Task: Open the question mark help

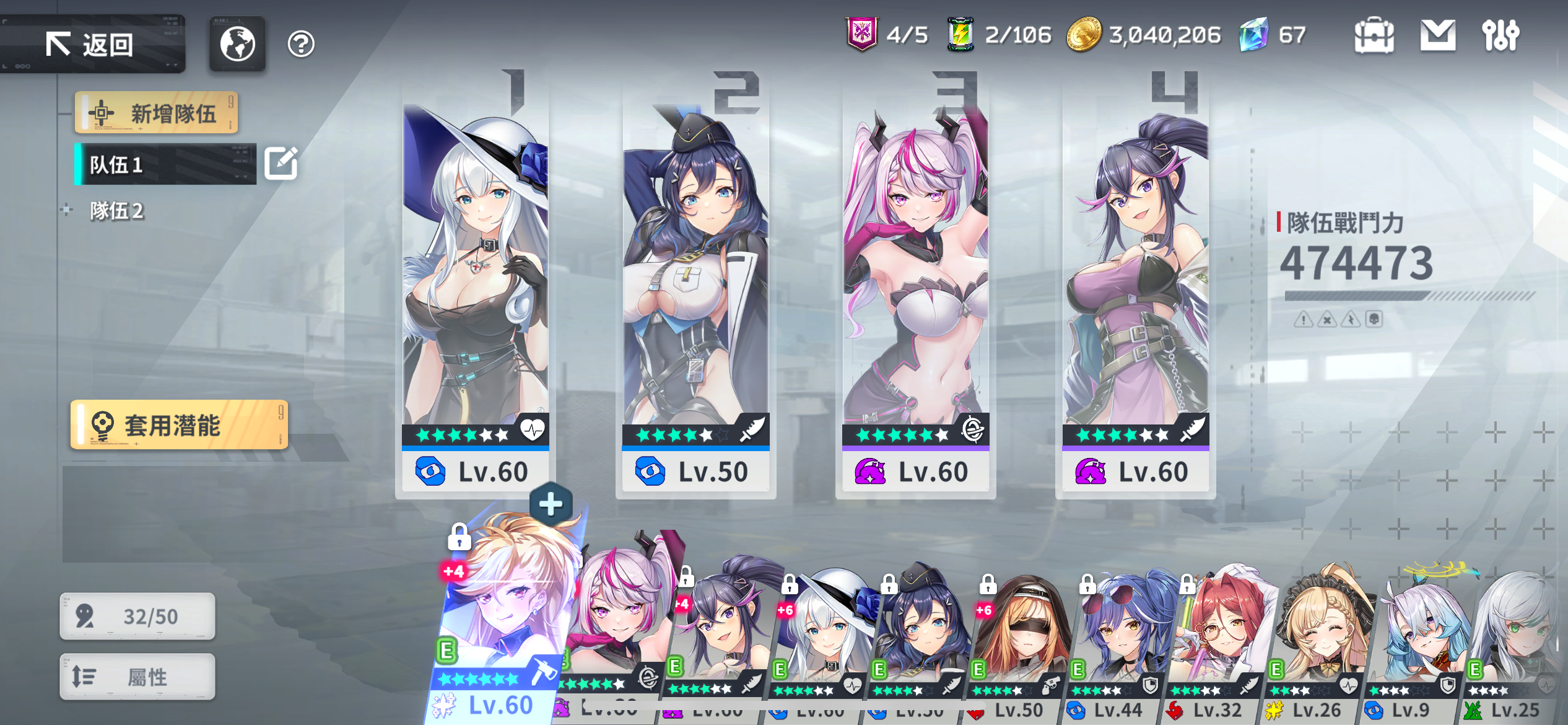Action: [301, 44]
